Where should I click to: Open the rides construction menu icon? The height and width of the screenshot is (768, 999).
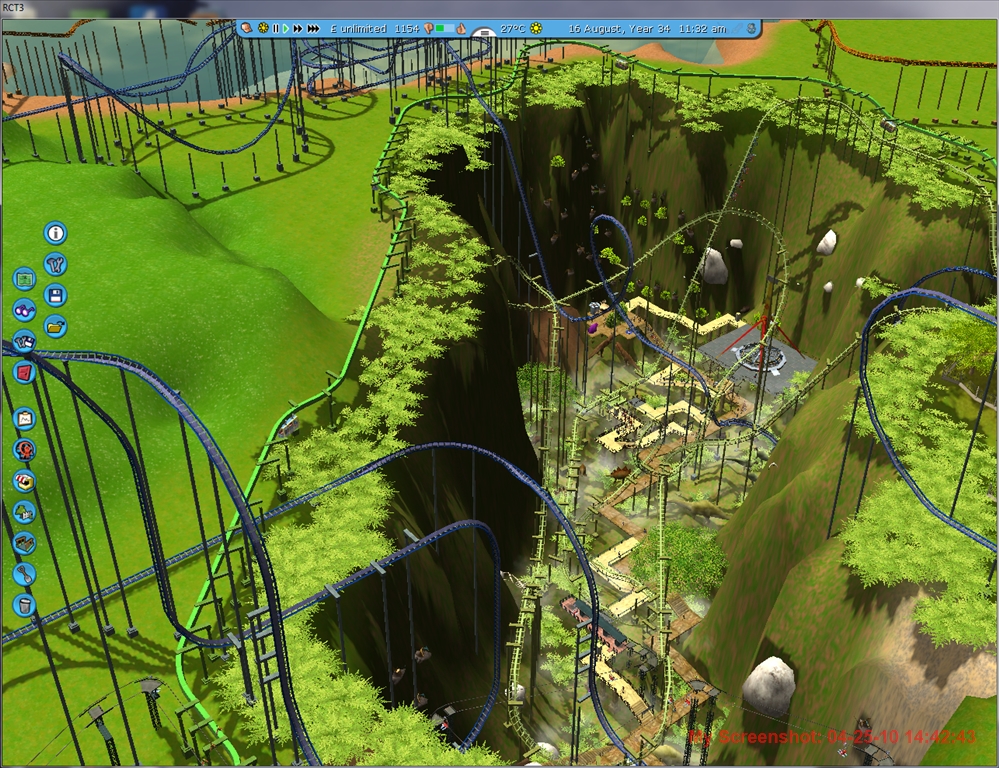point(24,449)
